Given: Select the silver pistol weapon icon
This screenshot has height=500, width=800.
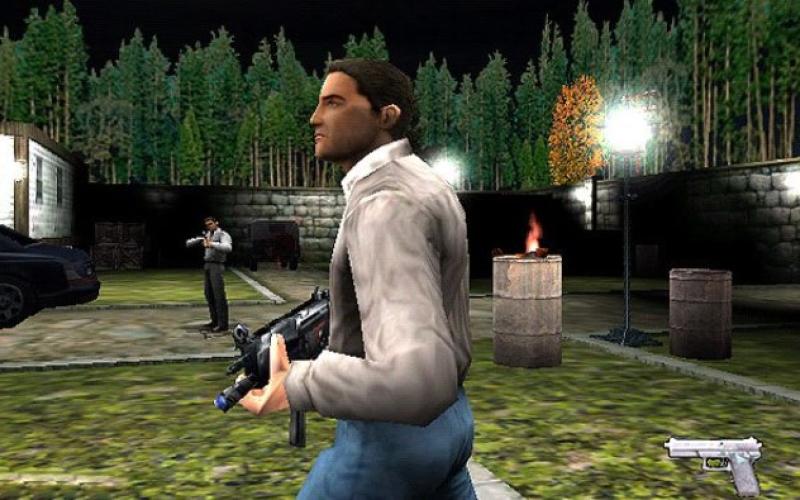Looking at the screenshot, I should click(716, 456).
